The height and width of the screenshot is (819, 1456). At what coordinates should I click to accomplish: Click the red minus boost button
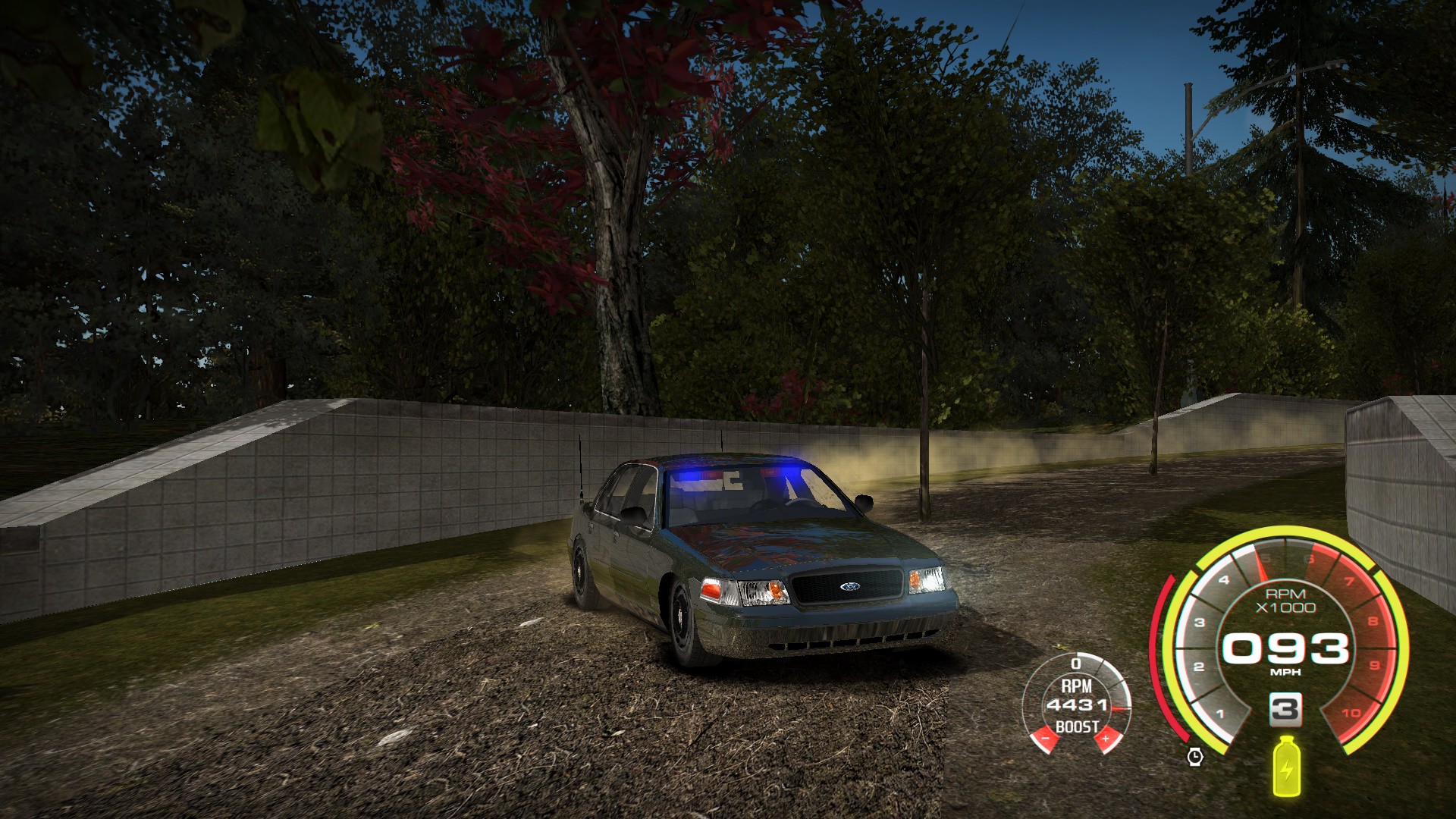(x=1045, y=738)
